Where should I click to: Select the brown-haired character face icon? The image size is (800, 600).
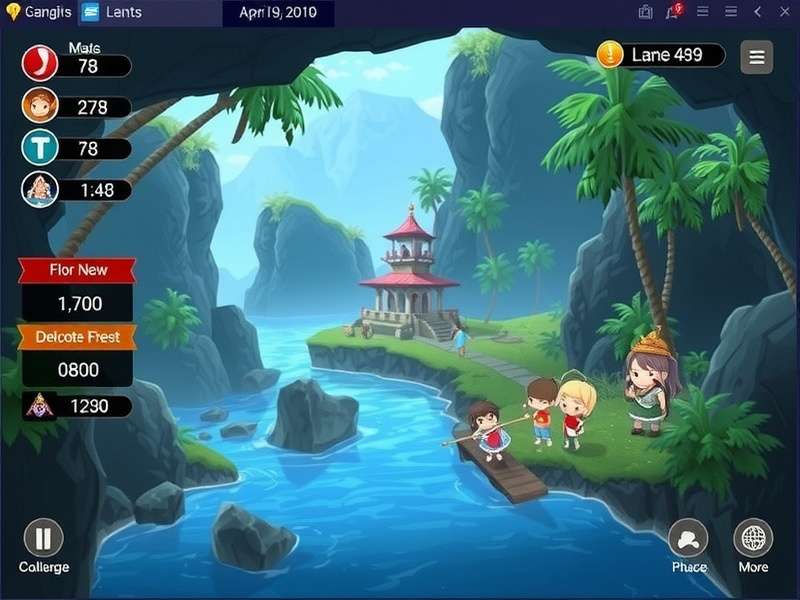40,105
